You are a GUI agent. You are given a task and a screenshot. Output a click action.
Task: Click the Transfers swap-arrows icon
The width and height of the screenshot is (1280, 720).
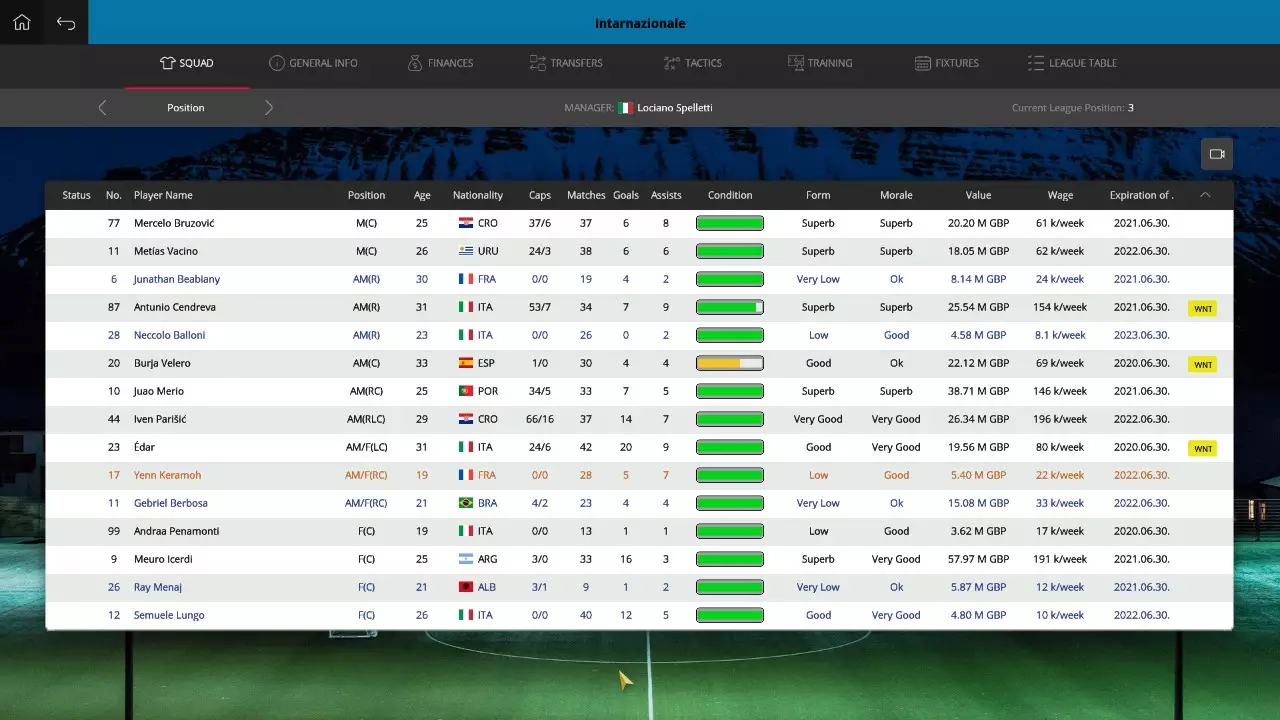pos(536,62)
